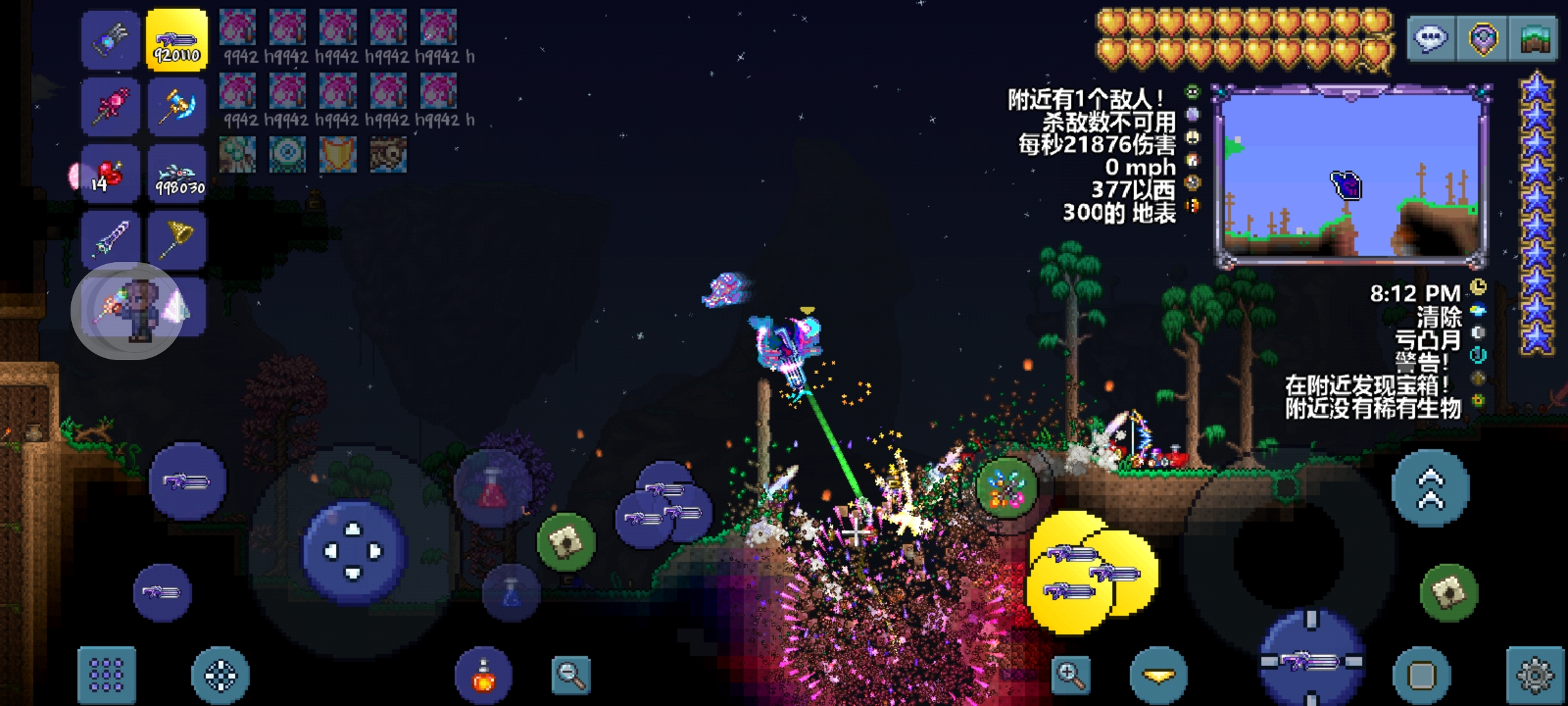Tap the yellow down arrow button
Screen dimensions: 1568x706
(1158, 675)
